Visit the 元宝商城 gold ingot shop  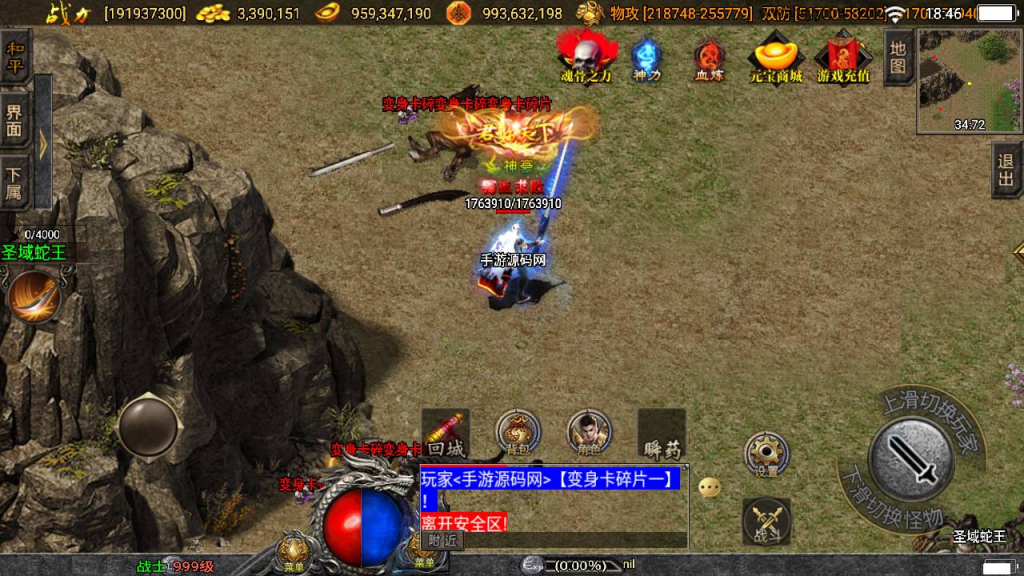pos(777,58)
